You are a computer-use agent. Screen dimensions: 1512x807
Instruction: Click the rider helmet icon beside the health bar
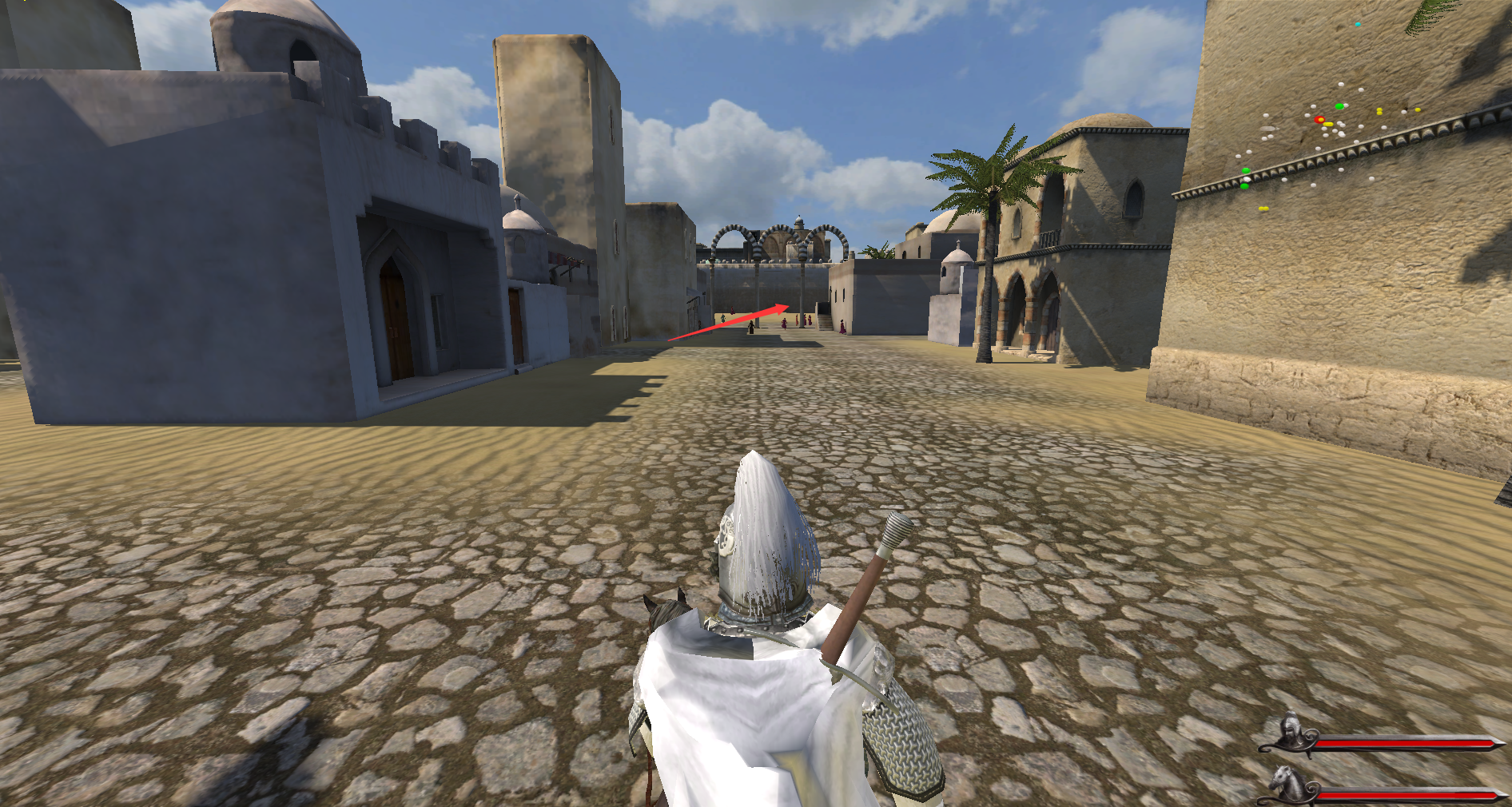pyautogui.click(x=1288, y=732)
